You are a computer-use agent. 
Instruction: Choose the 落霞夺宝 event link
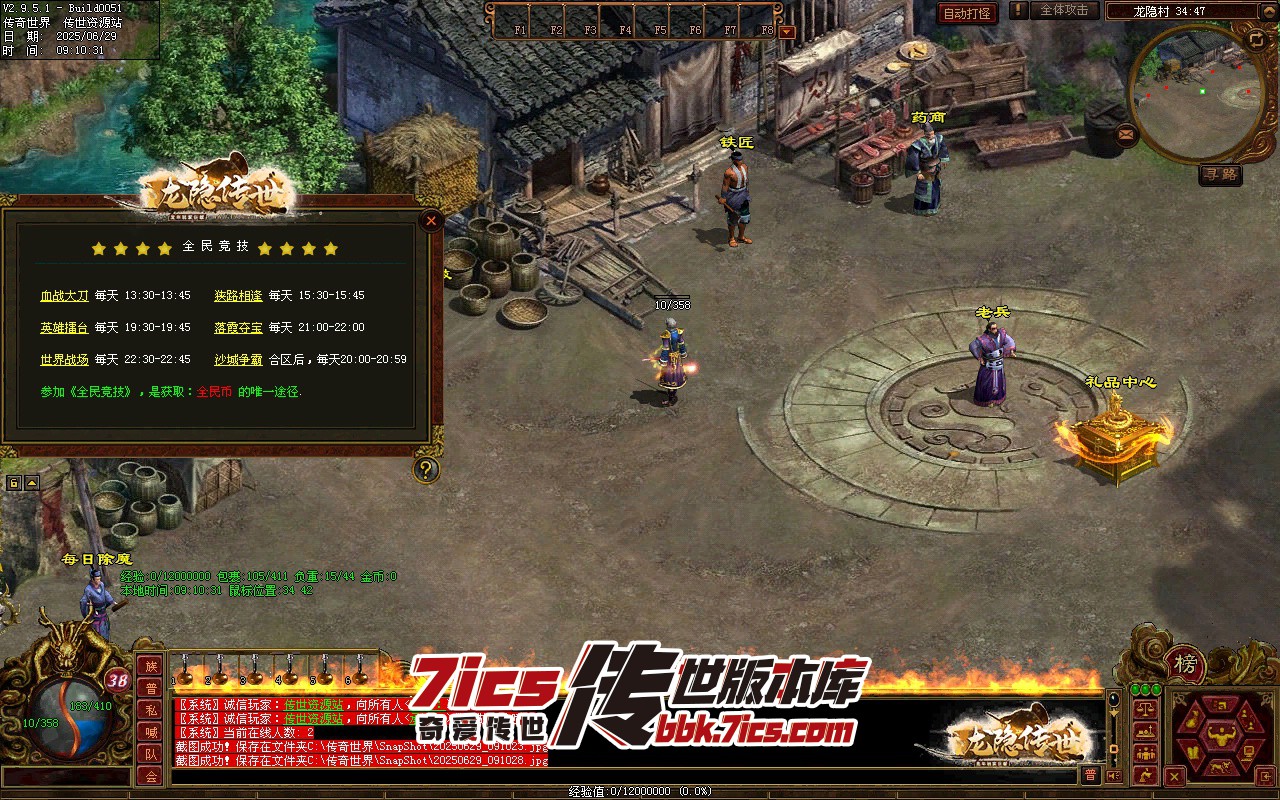(238, 328)
